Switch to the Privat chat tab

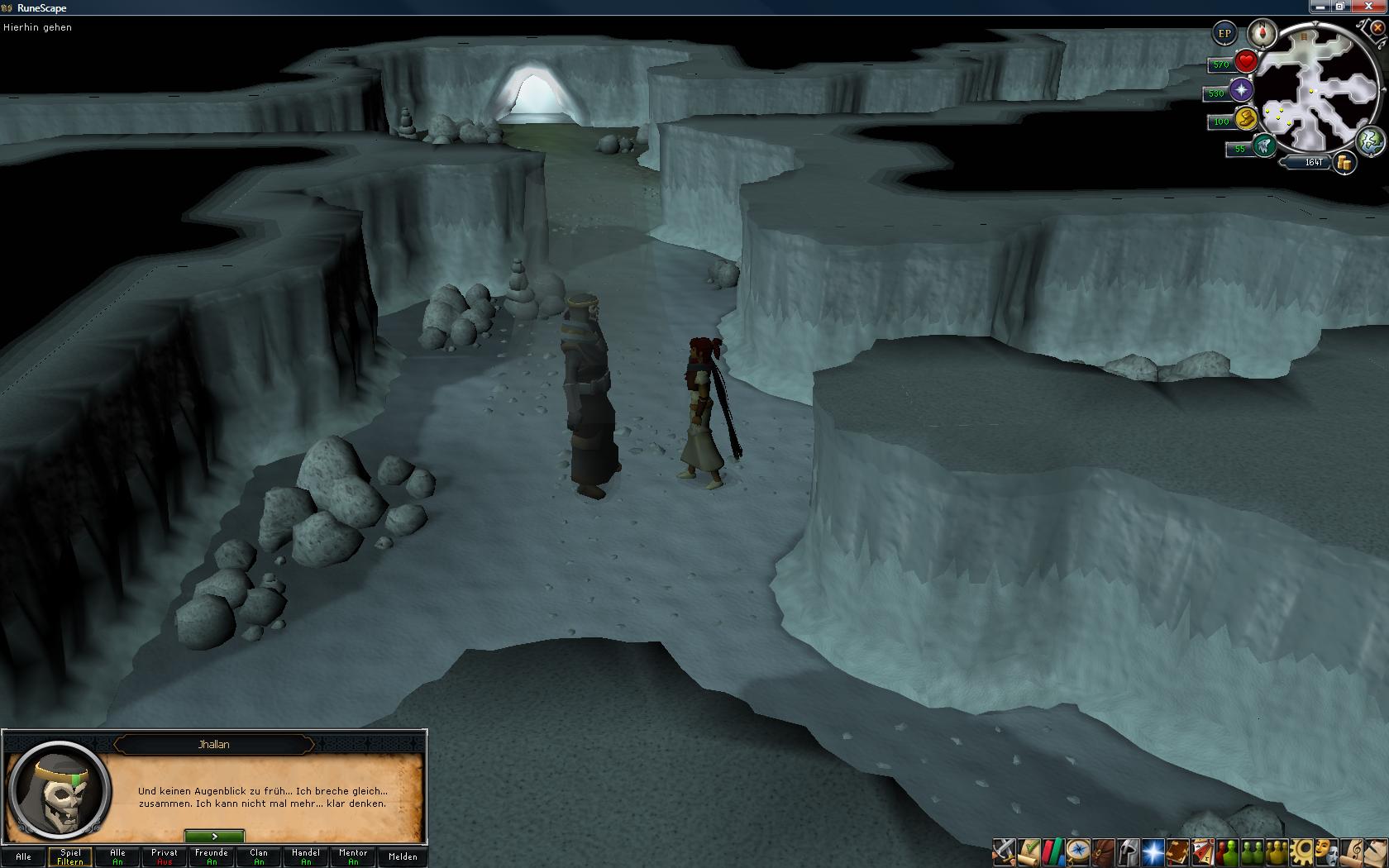(165, 856)
